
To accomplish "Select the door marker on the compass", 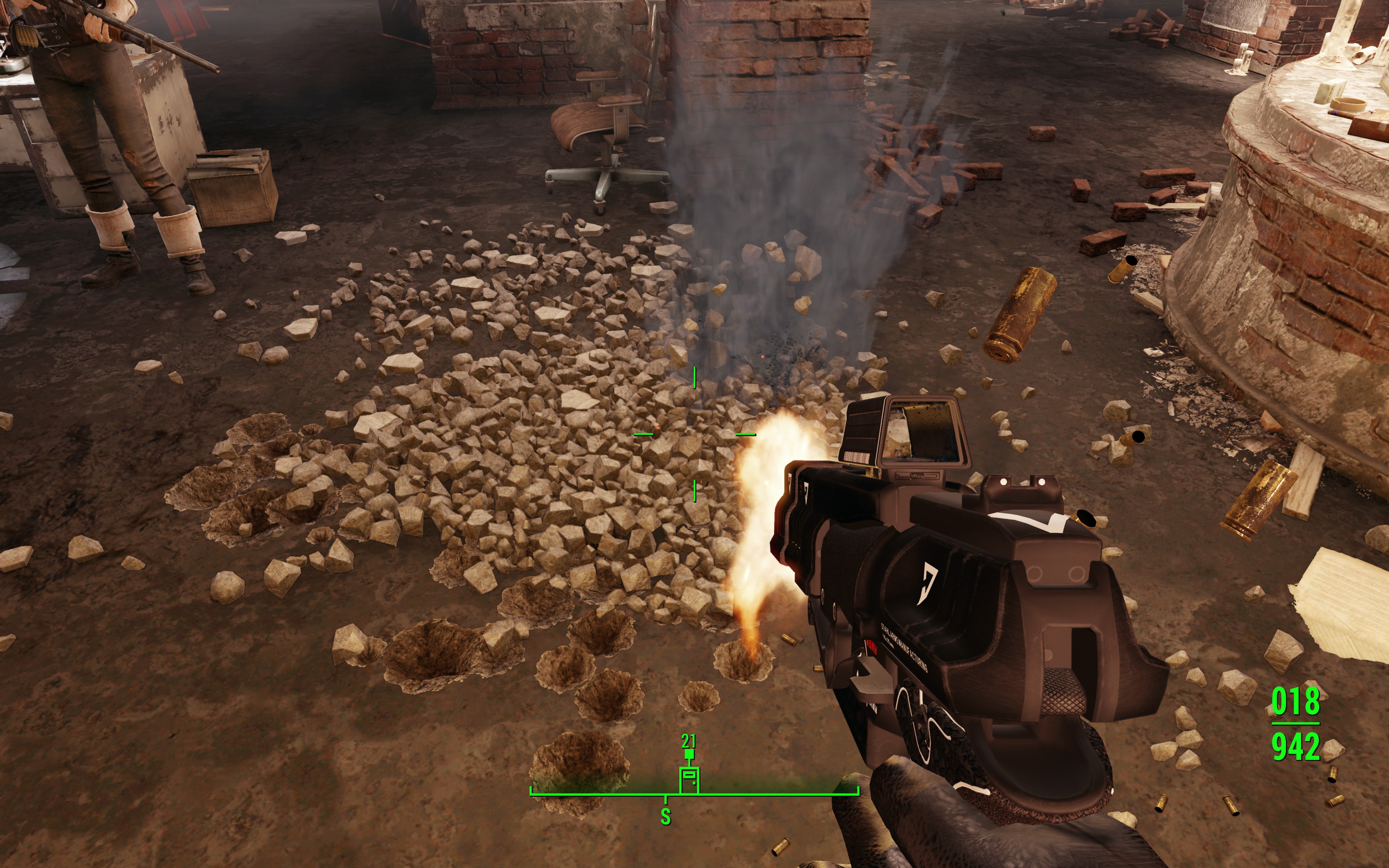I will click(x=689, y=780).
